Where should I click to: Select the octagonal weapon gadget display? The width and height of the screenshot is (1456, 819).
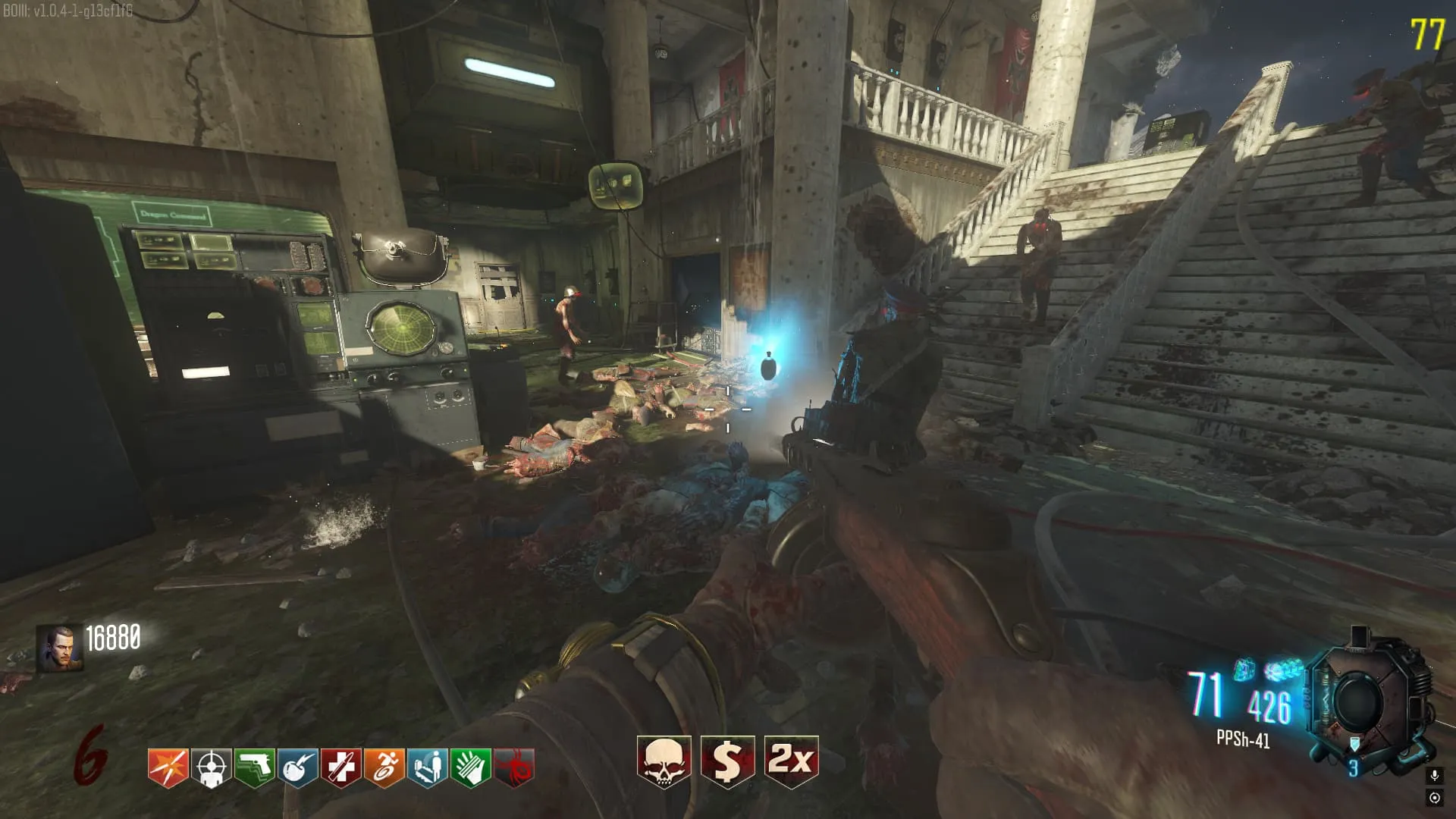[1360, 701]
